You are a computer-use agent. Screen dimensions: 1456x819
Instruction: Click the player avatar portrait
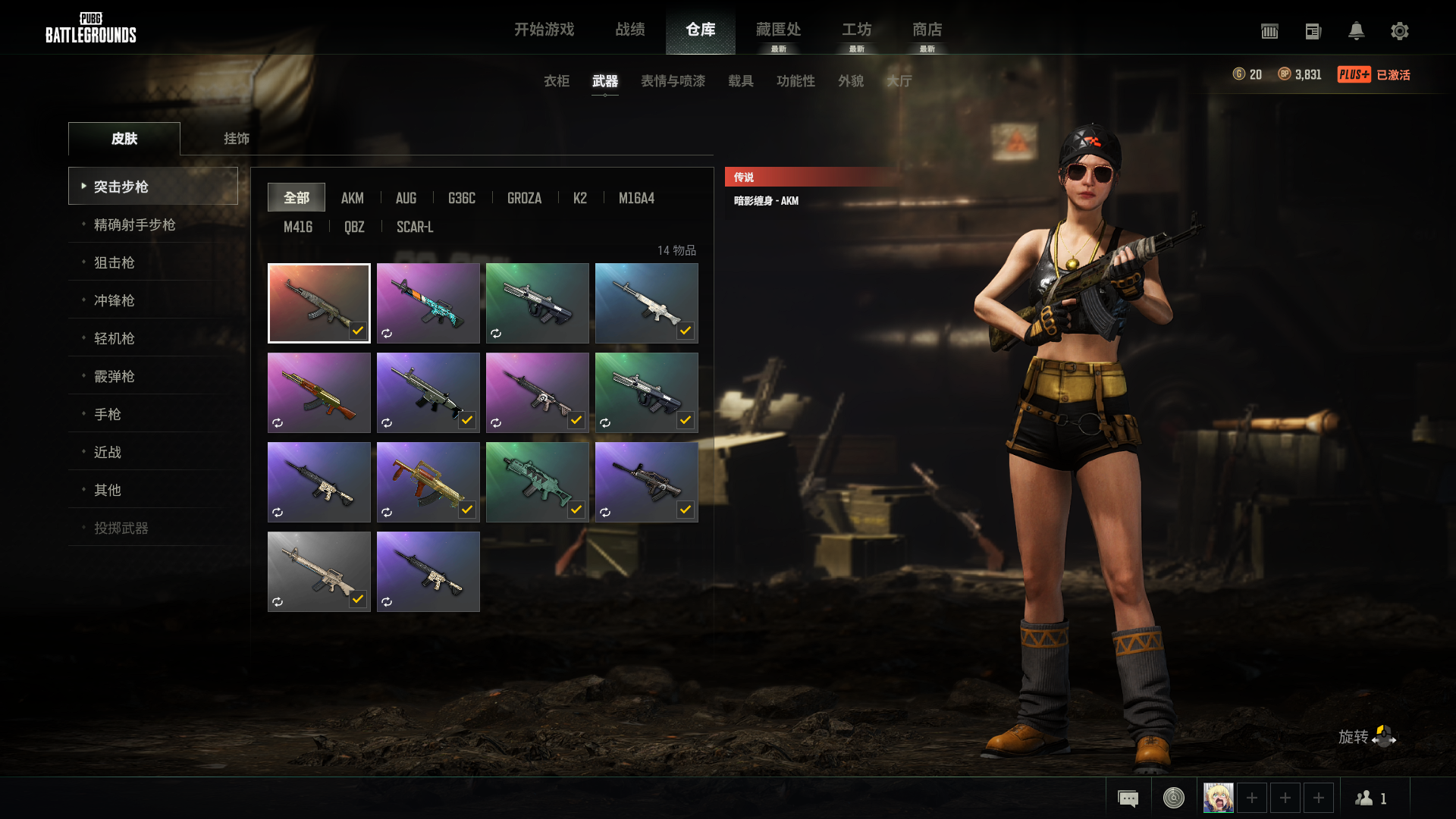coord(1218,798)
